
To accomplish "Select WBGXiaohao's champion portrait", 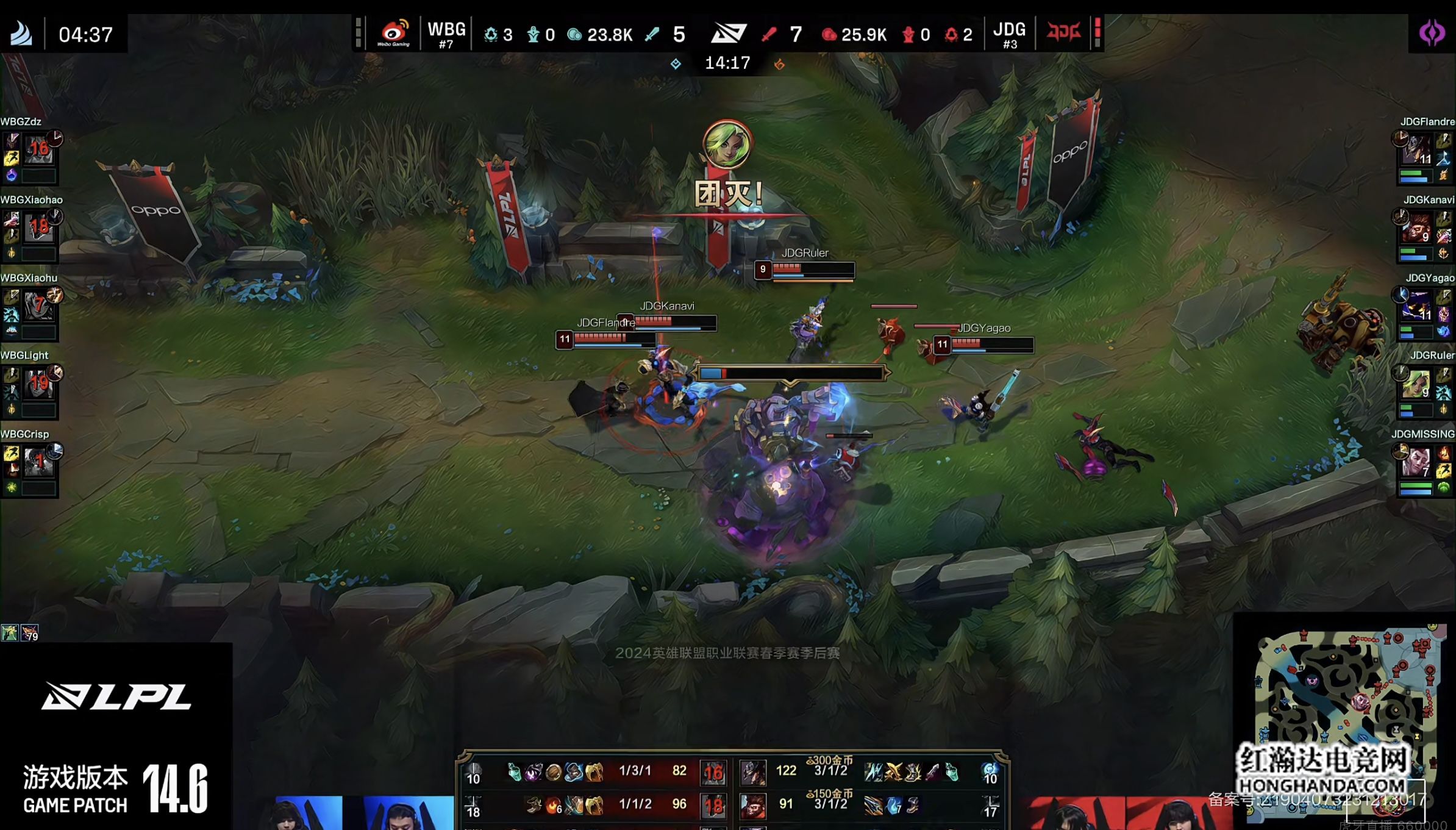I will (x=39, y=227).
